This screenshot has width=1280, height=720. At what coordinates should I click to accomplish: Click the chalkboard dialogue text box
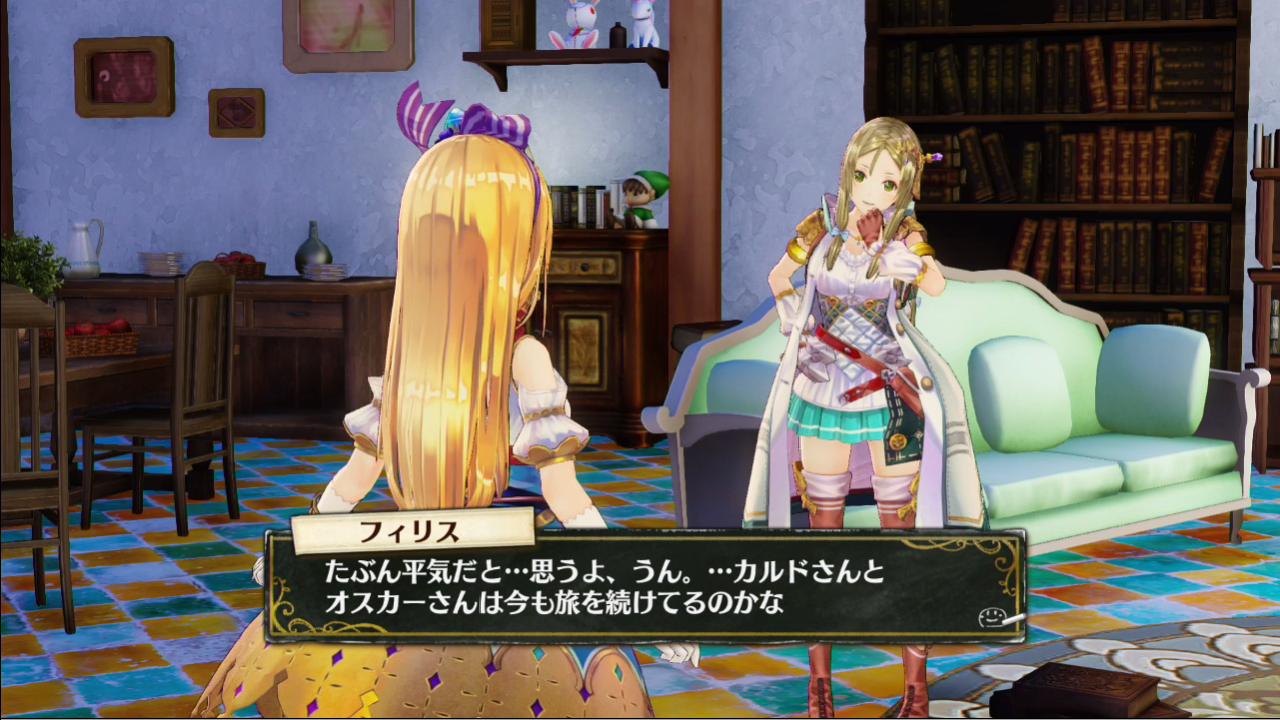click(645, 590)
